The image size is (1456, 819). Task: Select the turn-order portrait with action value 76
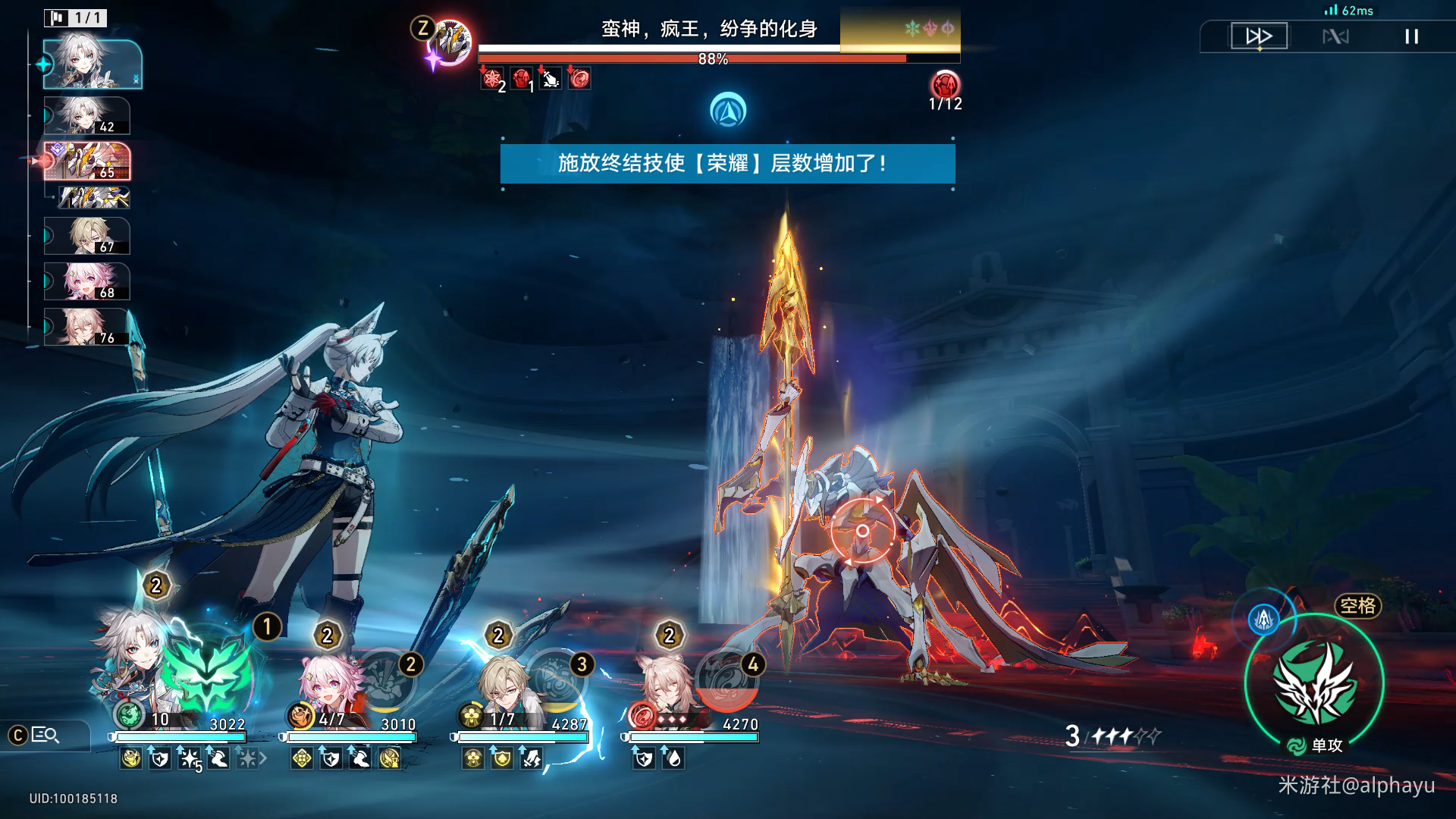click(87, 327)
